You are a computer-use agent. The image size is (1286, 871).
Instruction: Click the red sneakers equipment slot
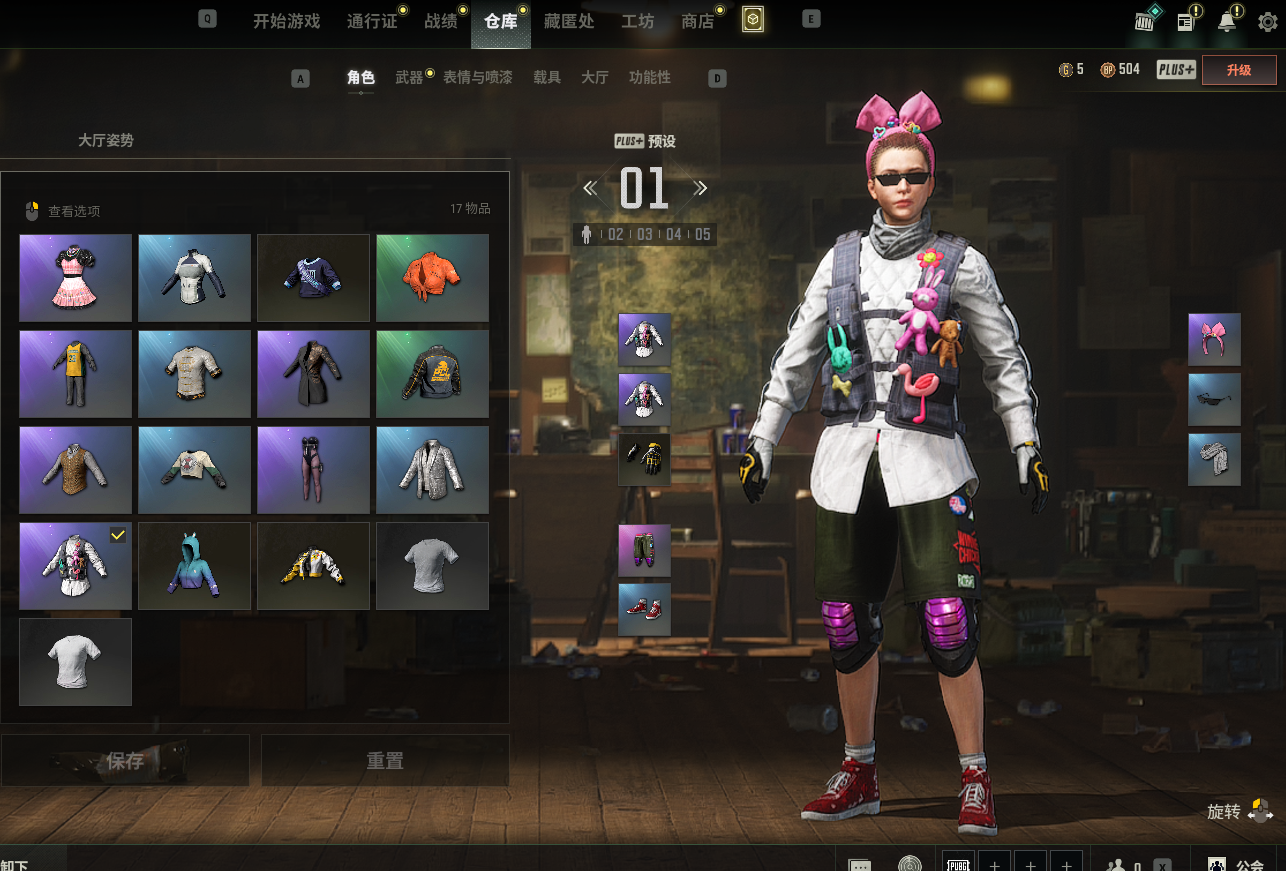(x=644, y=610)
